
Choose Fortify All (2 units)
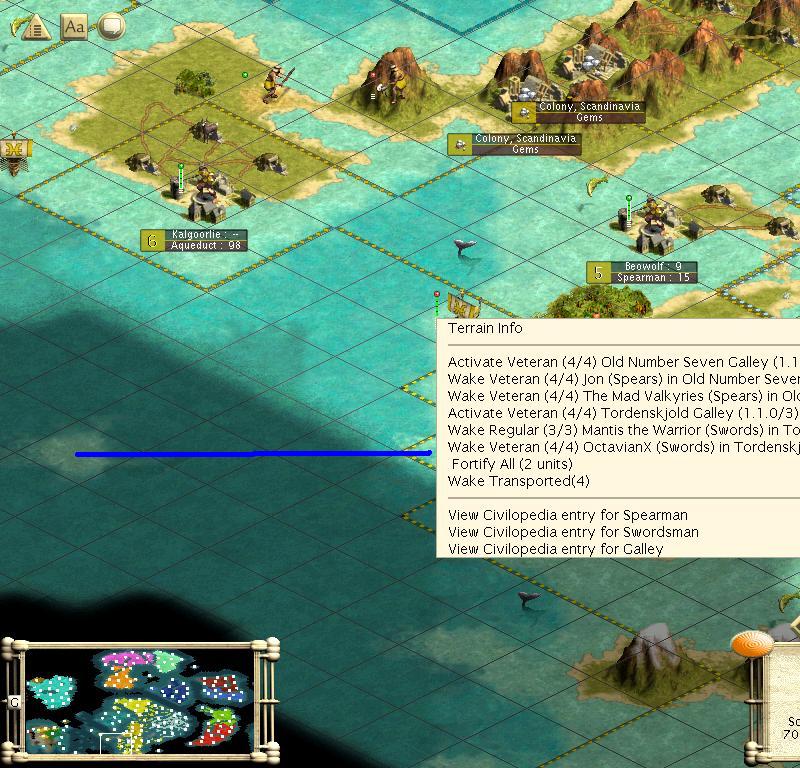coord(512,464)
